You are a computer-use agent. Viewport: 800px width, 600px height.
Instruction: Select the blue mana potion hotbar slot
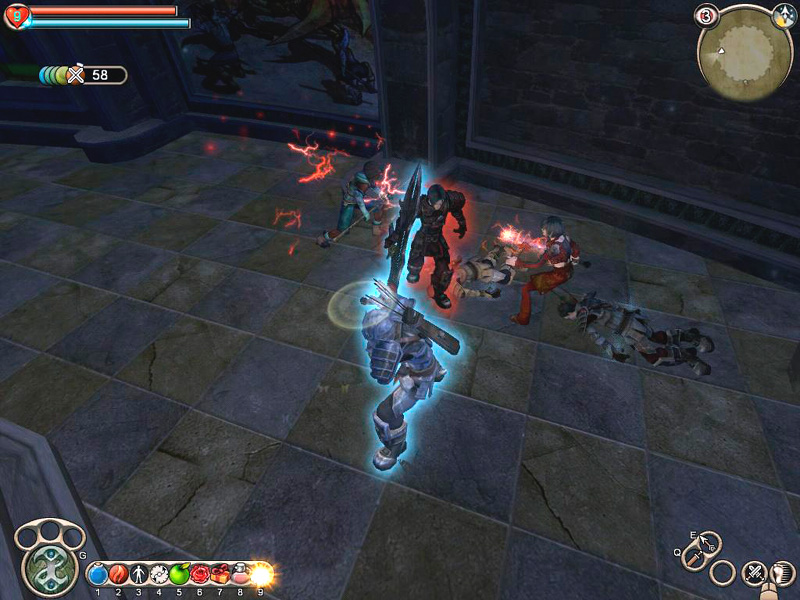(x=98, y=574)
